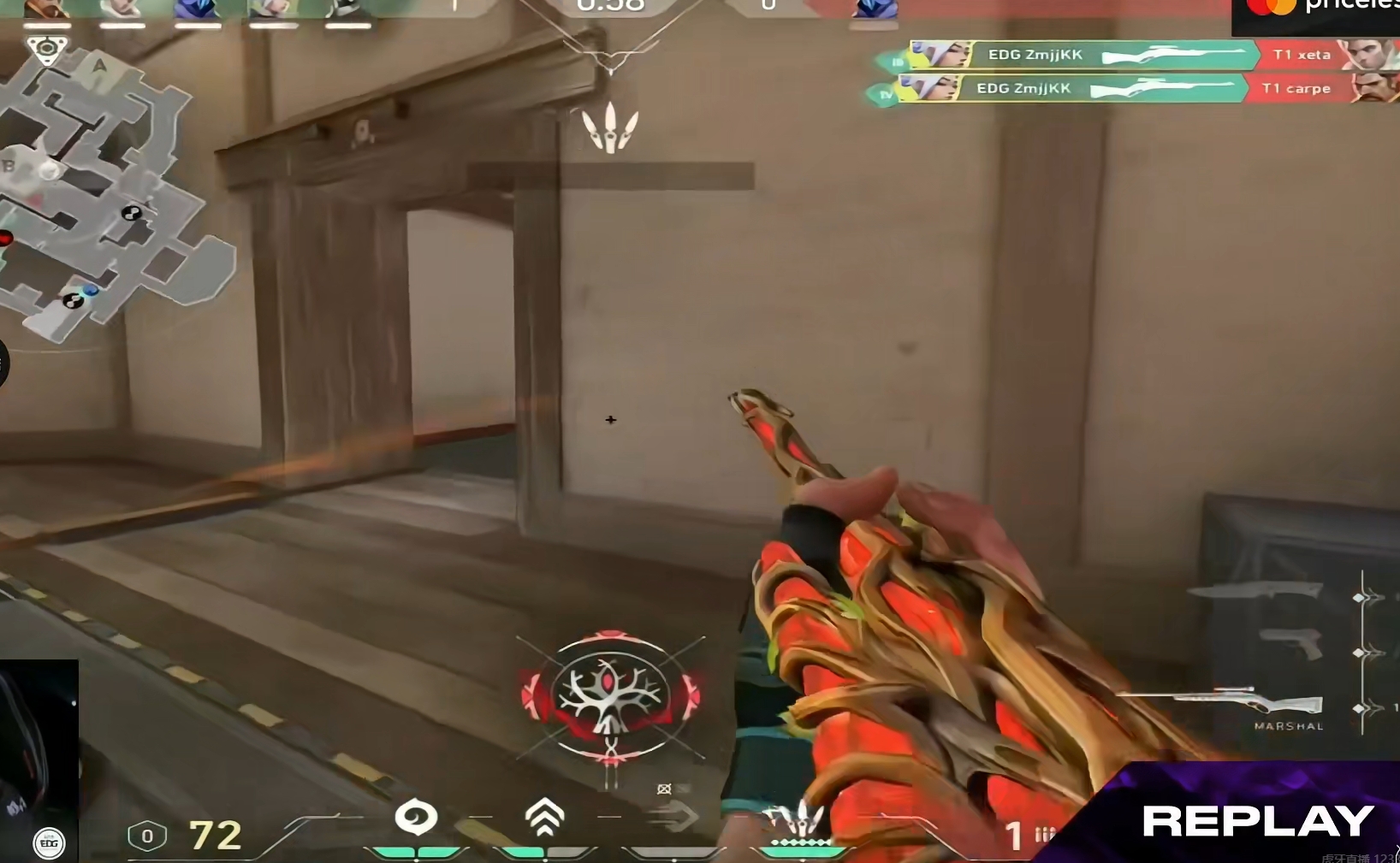This screenshot has height=863, width=1400.
Task: Click the EDG team logo badge
Action: tap(49, 843)
